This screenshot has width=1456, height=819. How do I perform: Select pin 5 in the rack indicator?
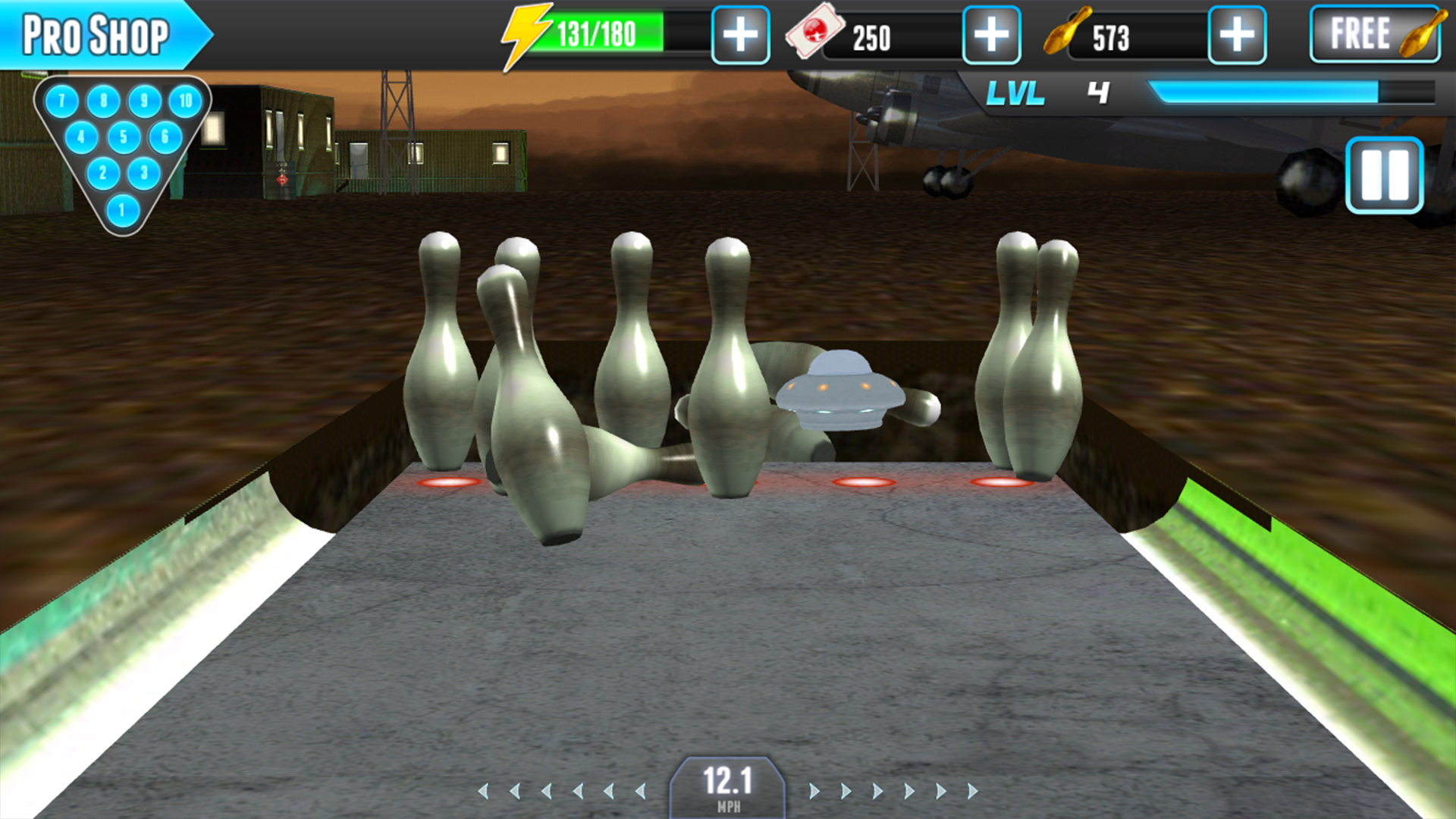point(122,137)
